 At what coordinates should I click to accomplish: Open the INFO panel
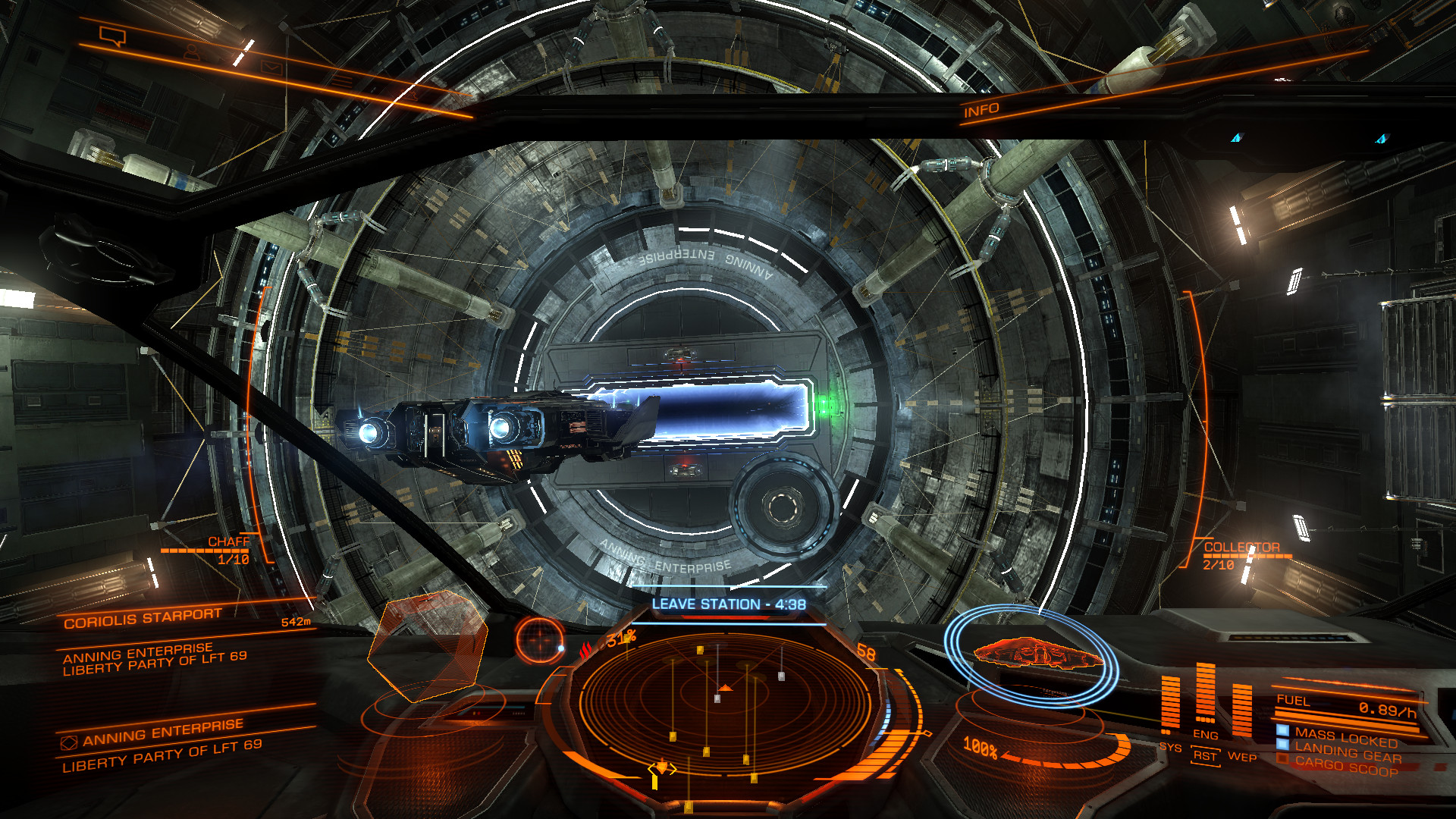click(981, 111)
